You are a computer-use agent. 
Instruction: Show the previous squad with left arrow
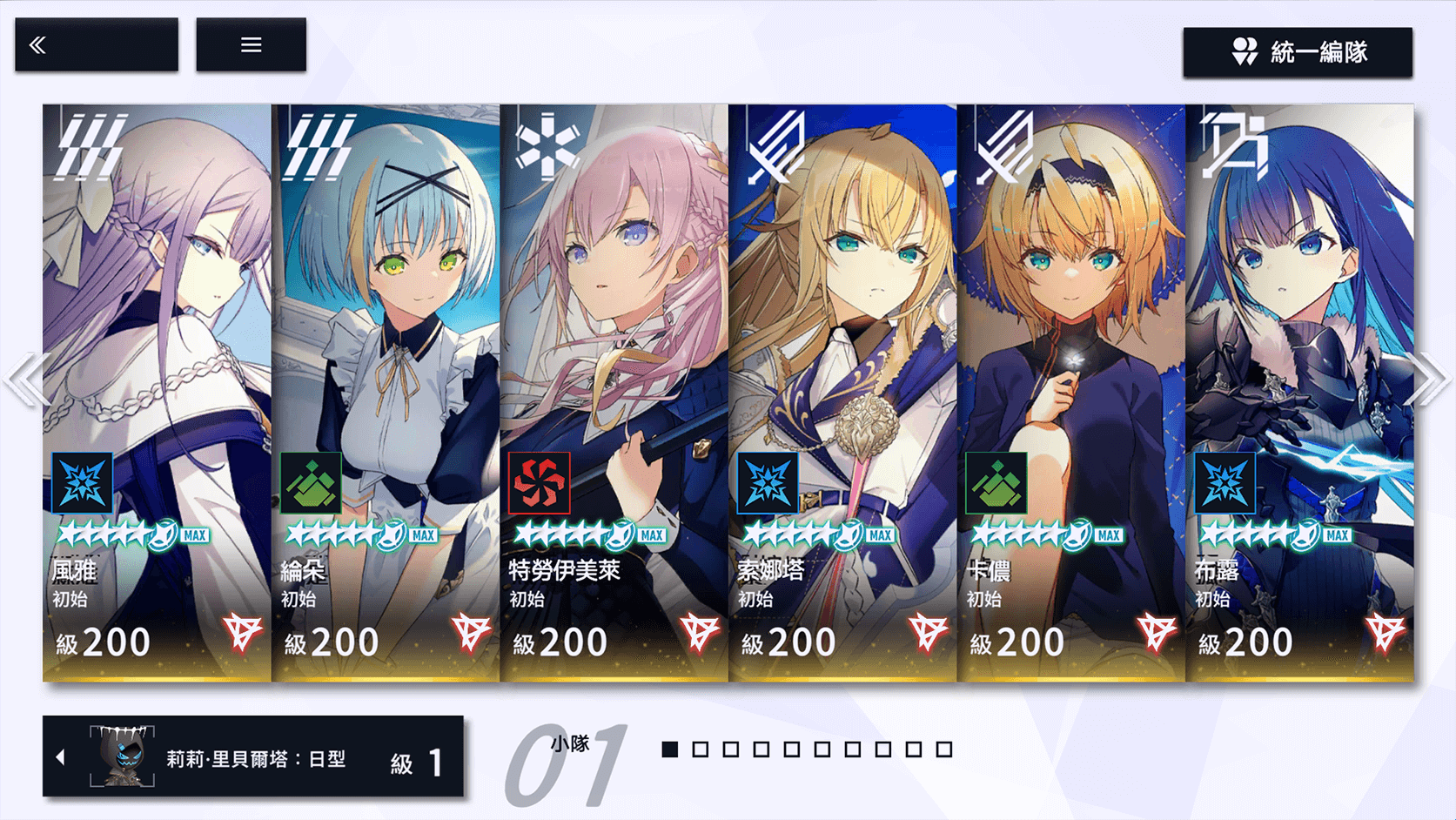coord(24,380)
